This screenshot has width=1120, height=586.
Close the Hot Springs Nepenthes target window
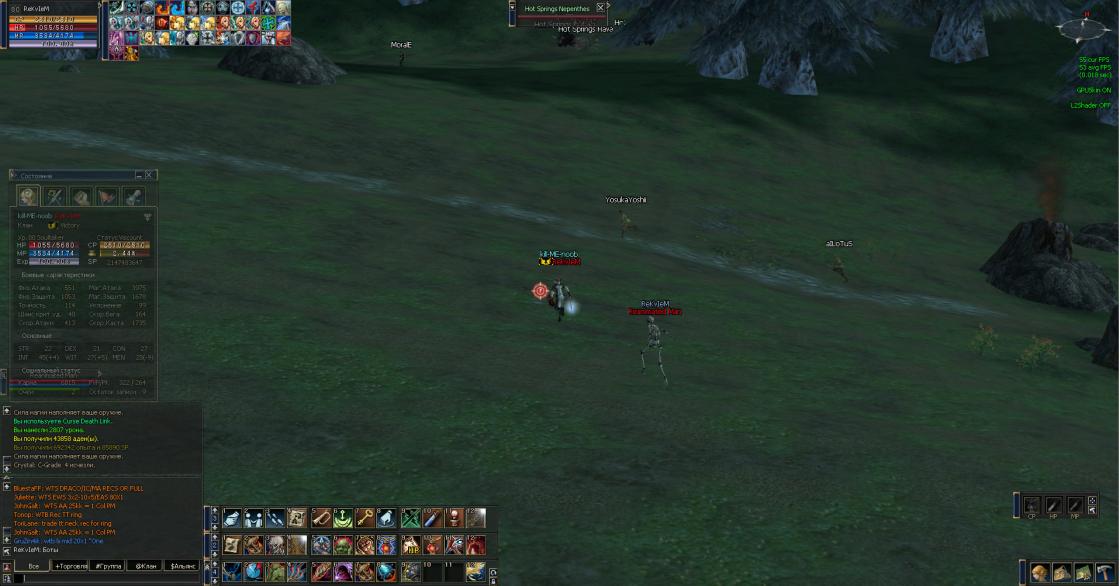600,8
